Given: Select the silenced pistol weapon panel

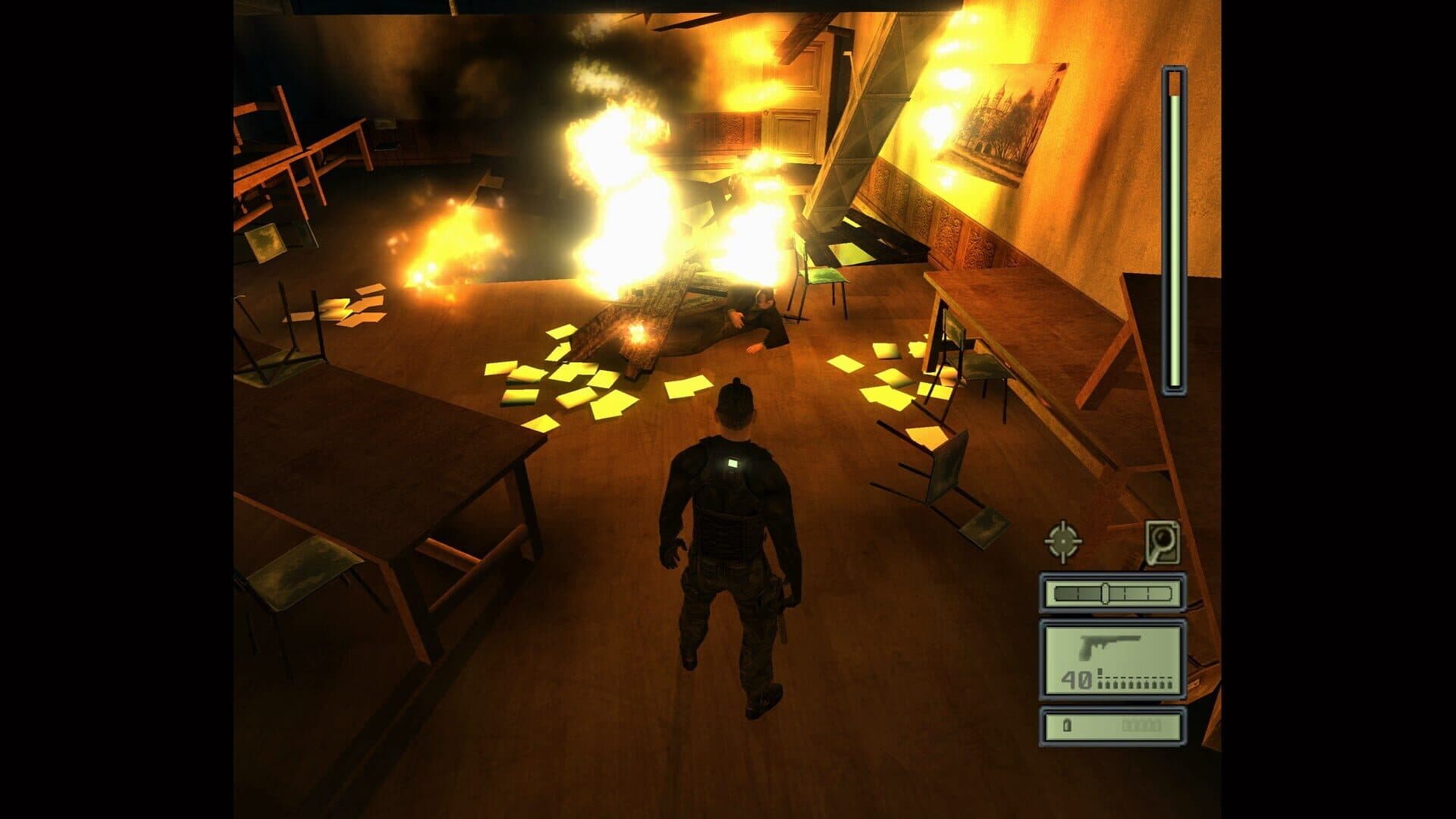Looking at the screenshot, I should (x=1112, y=660).
